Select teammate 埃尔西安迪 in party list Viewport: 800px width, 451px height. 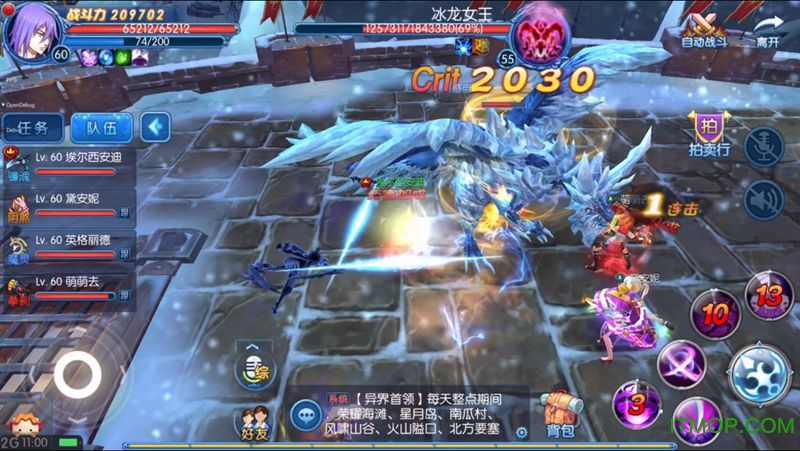[68, 164]
